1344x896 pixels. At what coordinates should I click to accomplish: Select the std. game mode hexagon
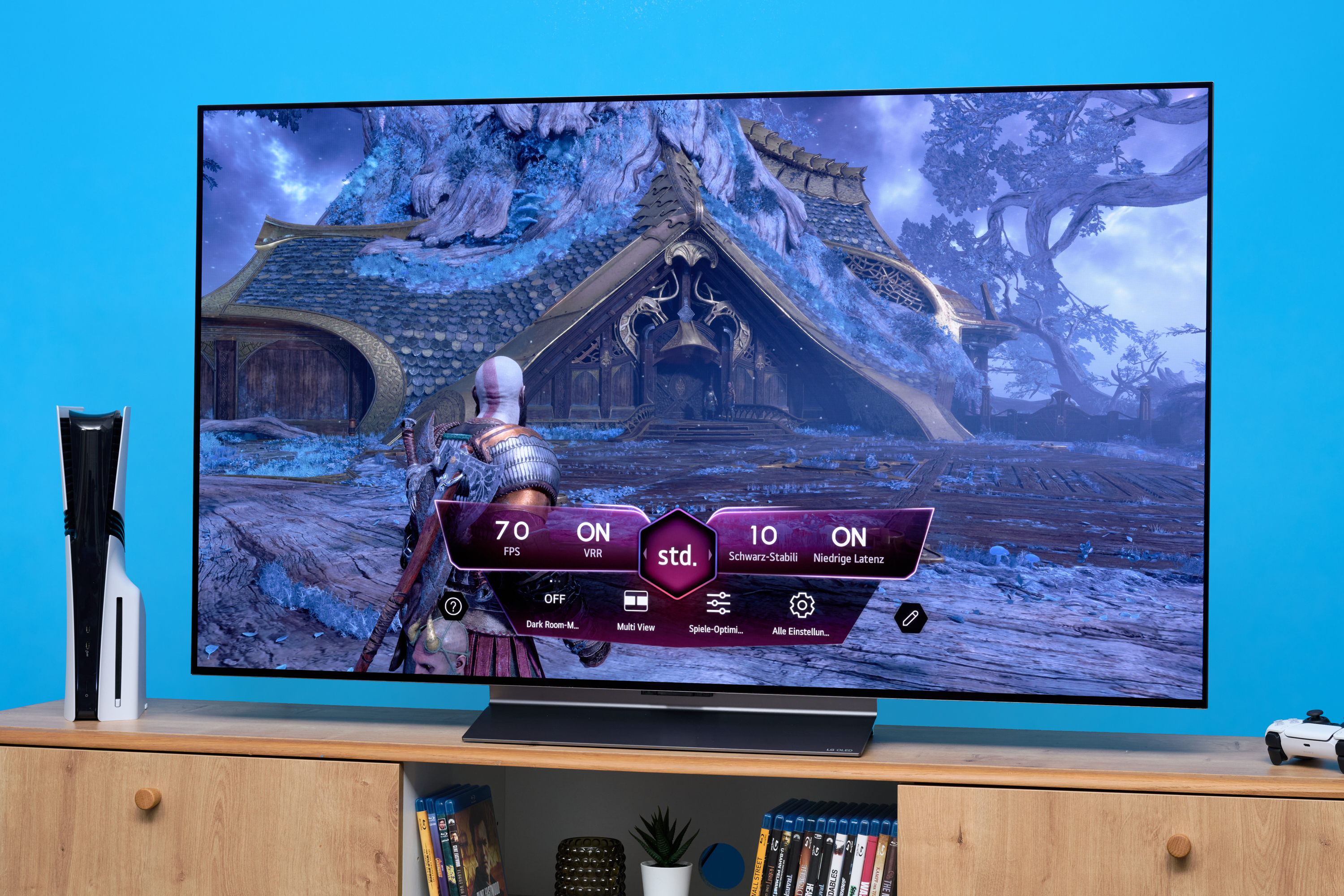(x=677, y=554)
